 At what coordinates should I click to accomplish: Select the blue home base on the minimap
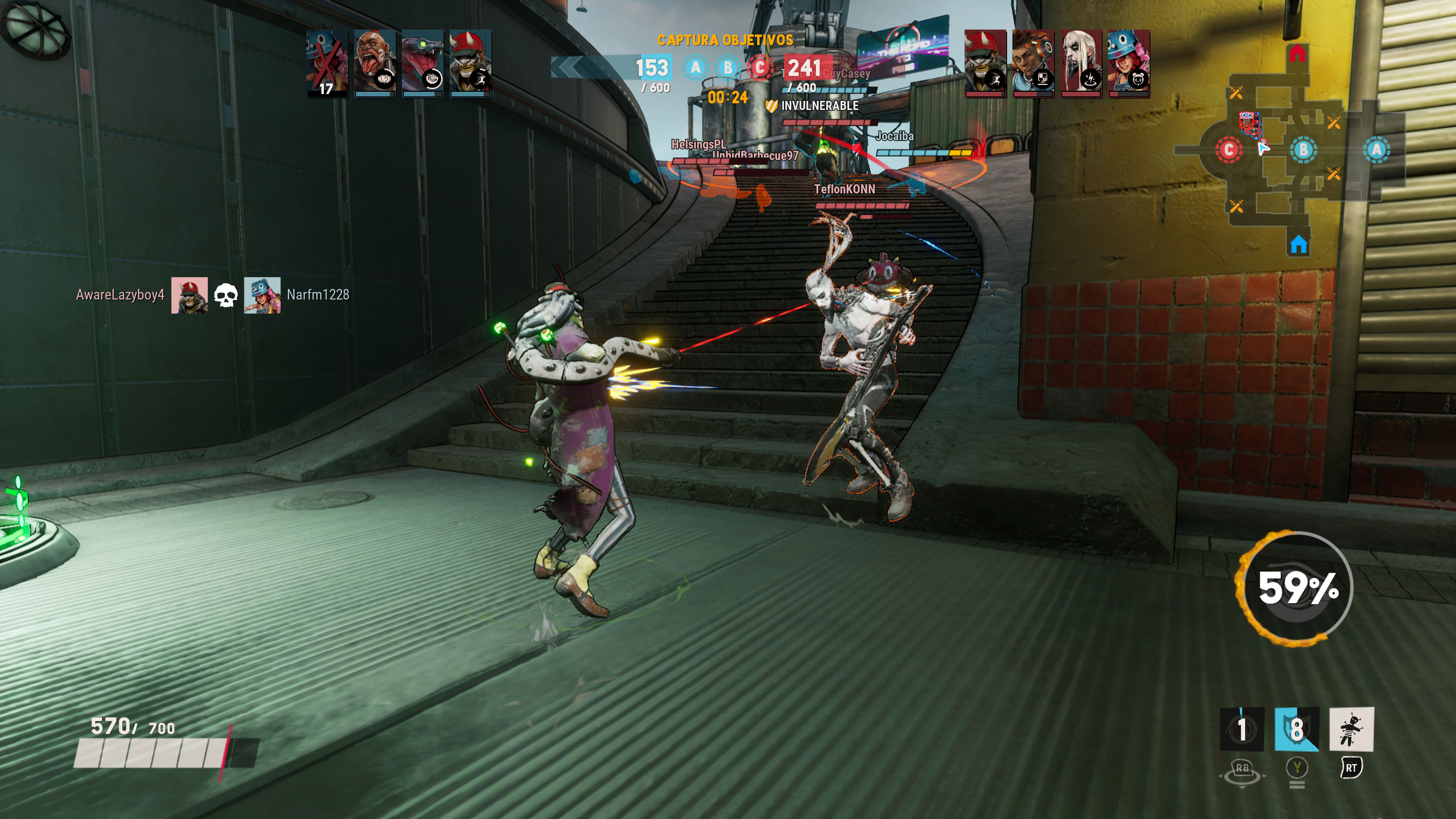1298,245
